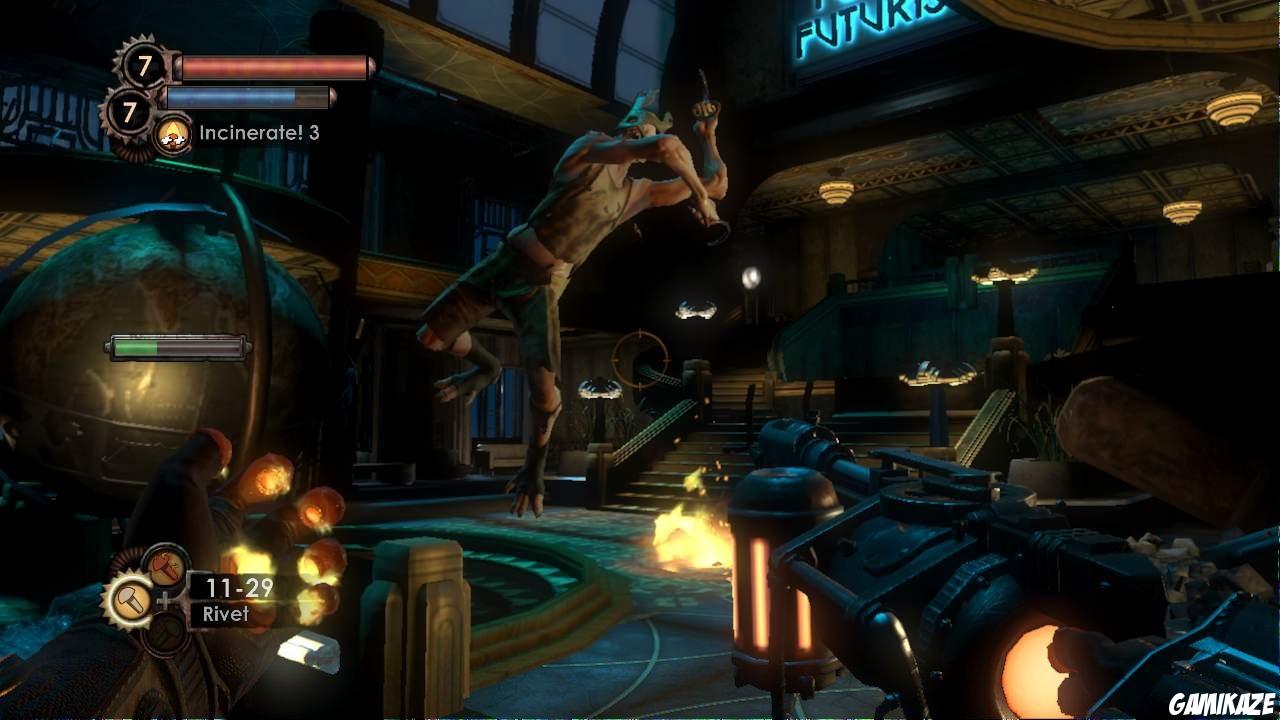The image size is (1280, 720).
Task: Select the Rivet label under the ammo count
Action: tap(225, 612)
